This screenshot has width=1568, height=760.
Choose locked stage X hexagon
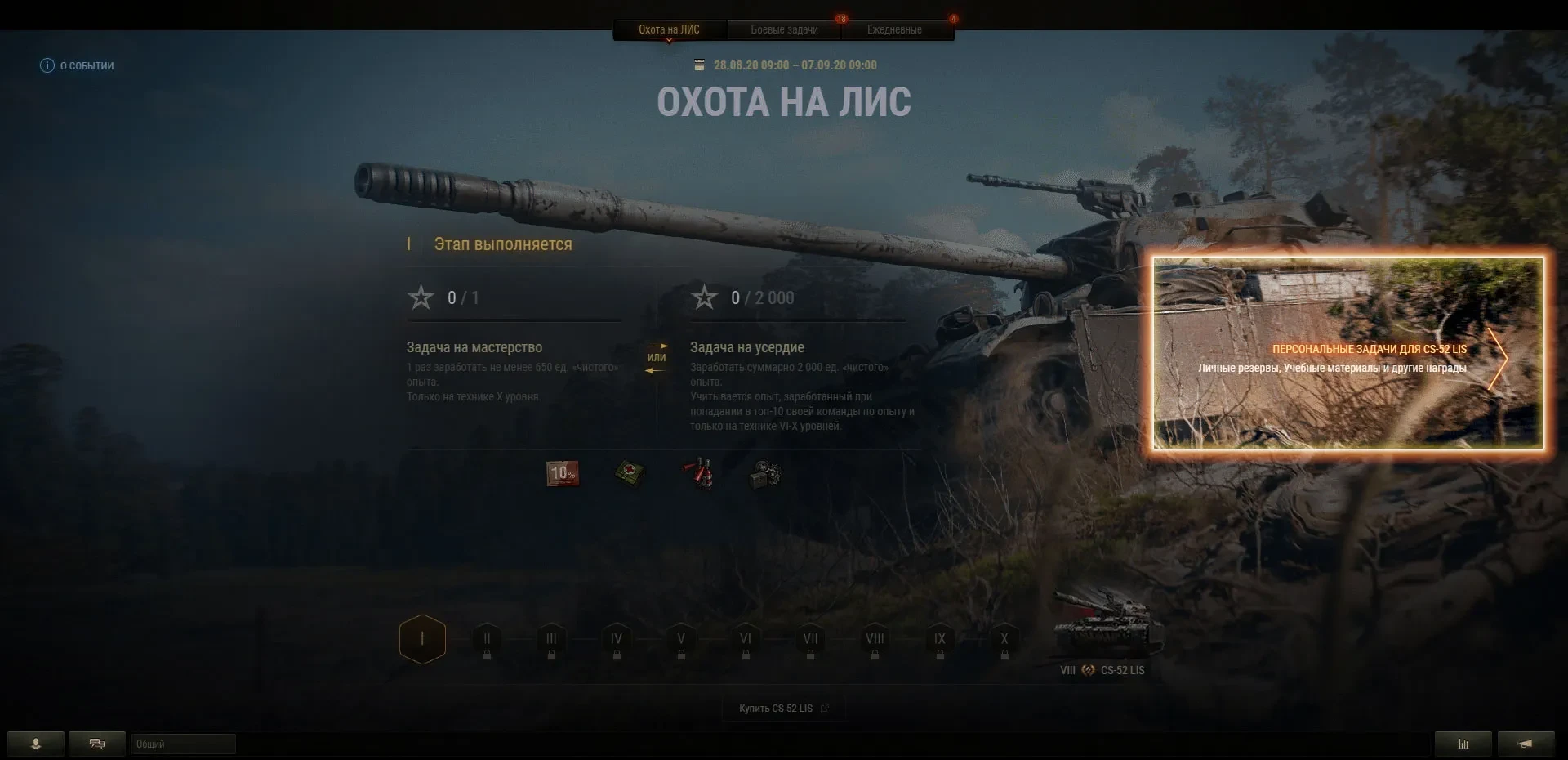point(1004,642)
